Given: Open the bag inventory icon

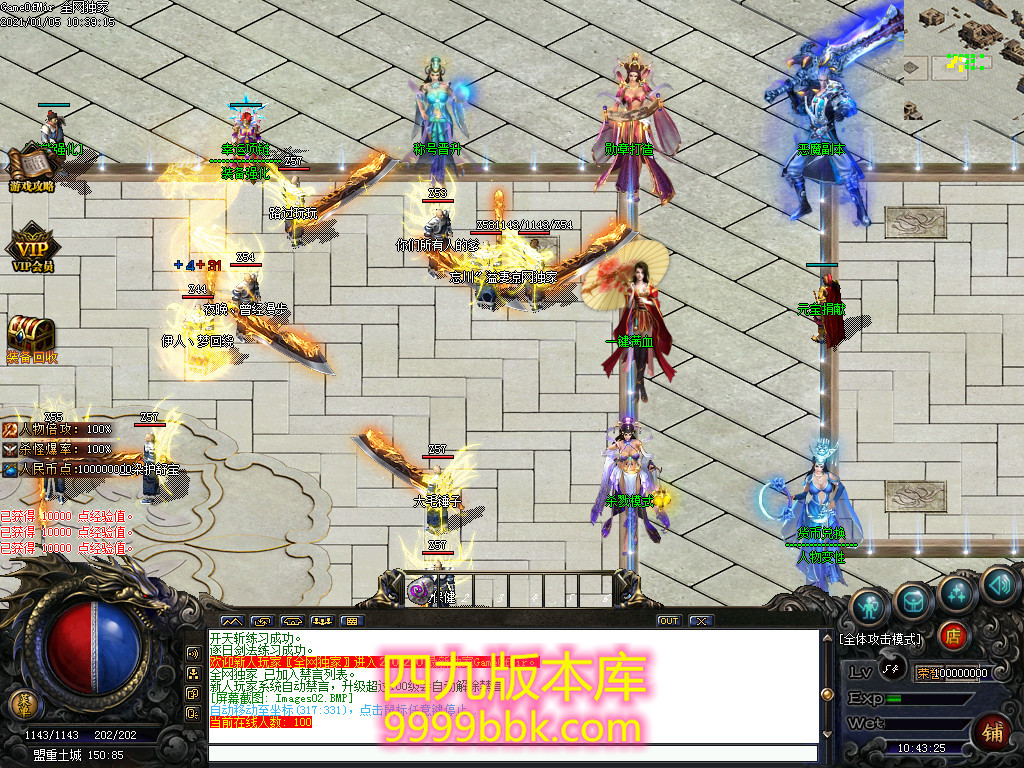Looking at the screenshot, I should (x=913, y=601).
